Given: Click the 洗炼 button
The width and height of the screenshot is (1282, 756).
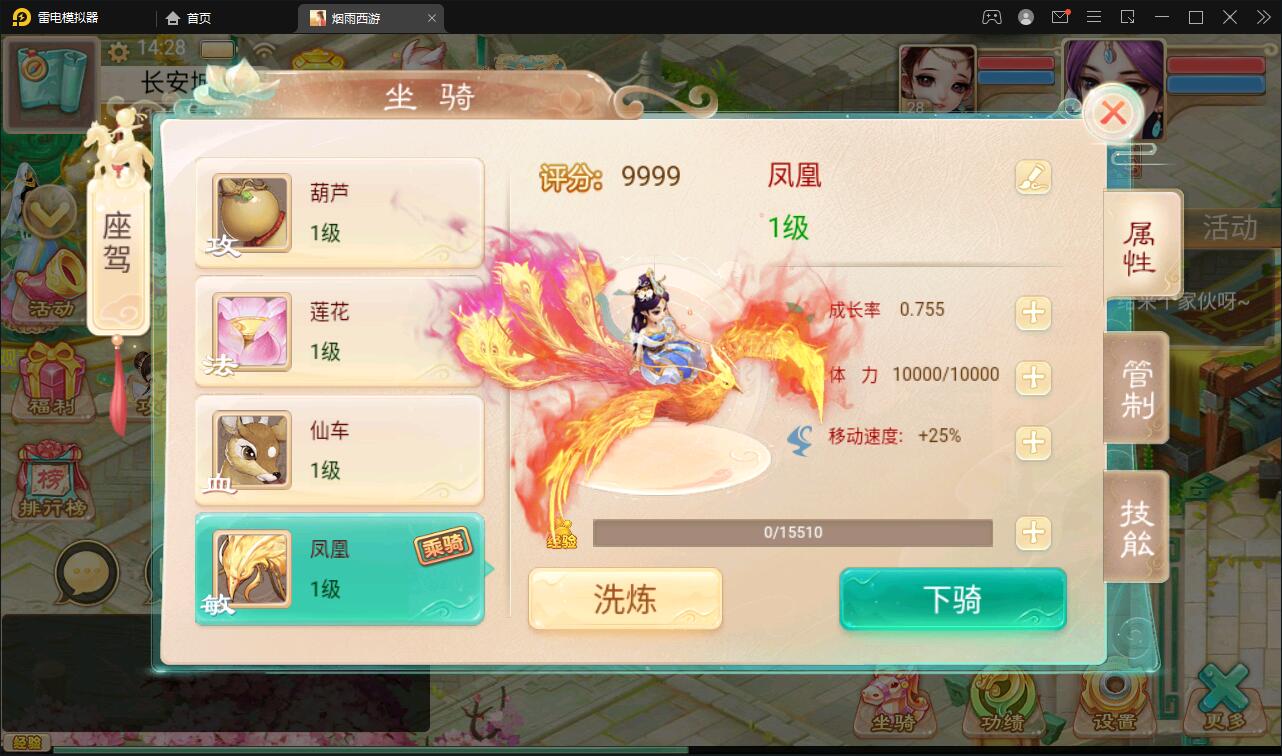Looking at the screenshot, I should 624,599.
